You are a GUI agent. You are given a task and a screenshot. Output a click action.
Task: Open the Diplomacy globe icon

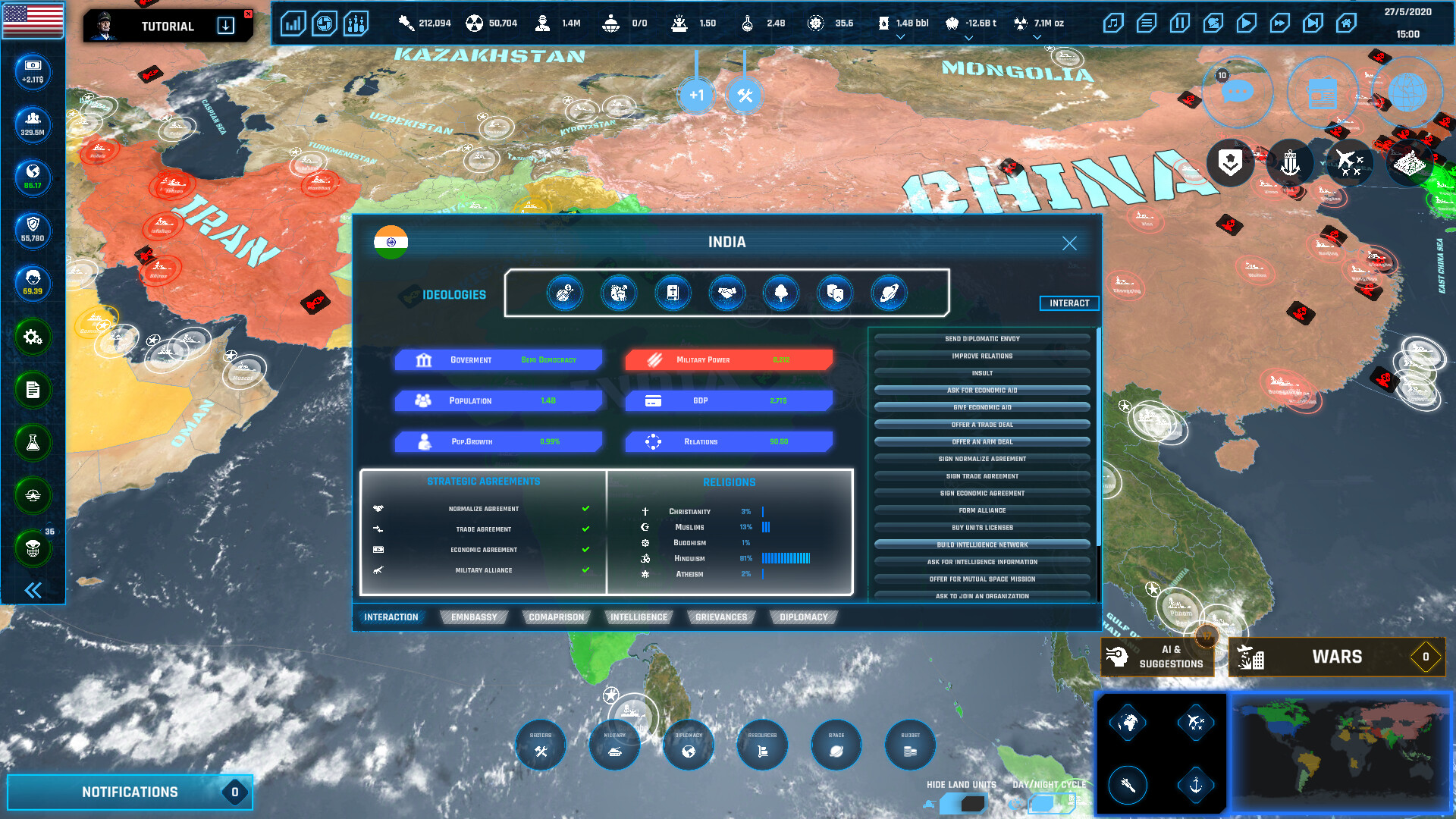click(x=688, y=745)
